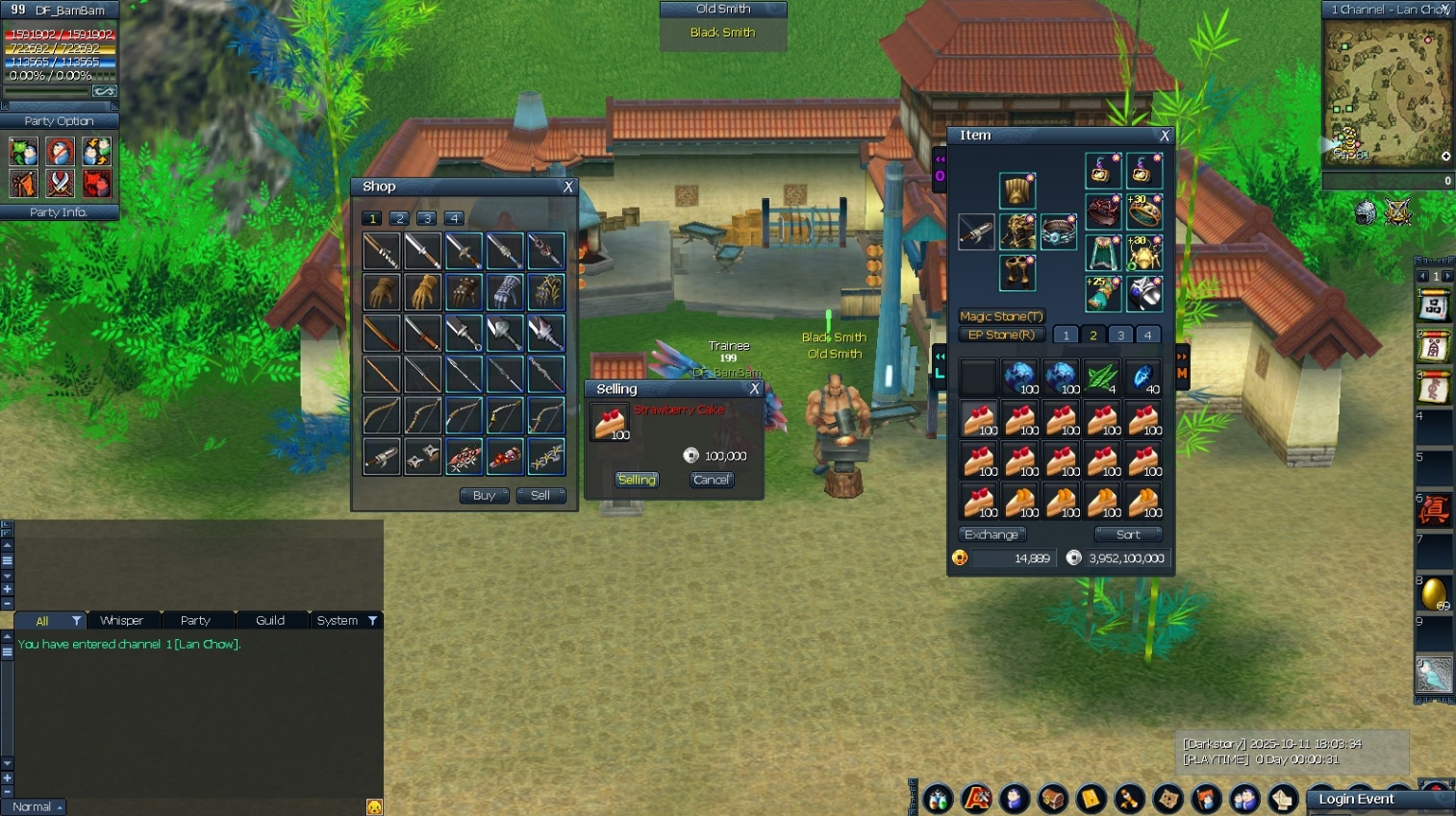Screen dimensions: 1456x816
Task: Click the minimap of Lan Chow
Action: [1387, 94]
